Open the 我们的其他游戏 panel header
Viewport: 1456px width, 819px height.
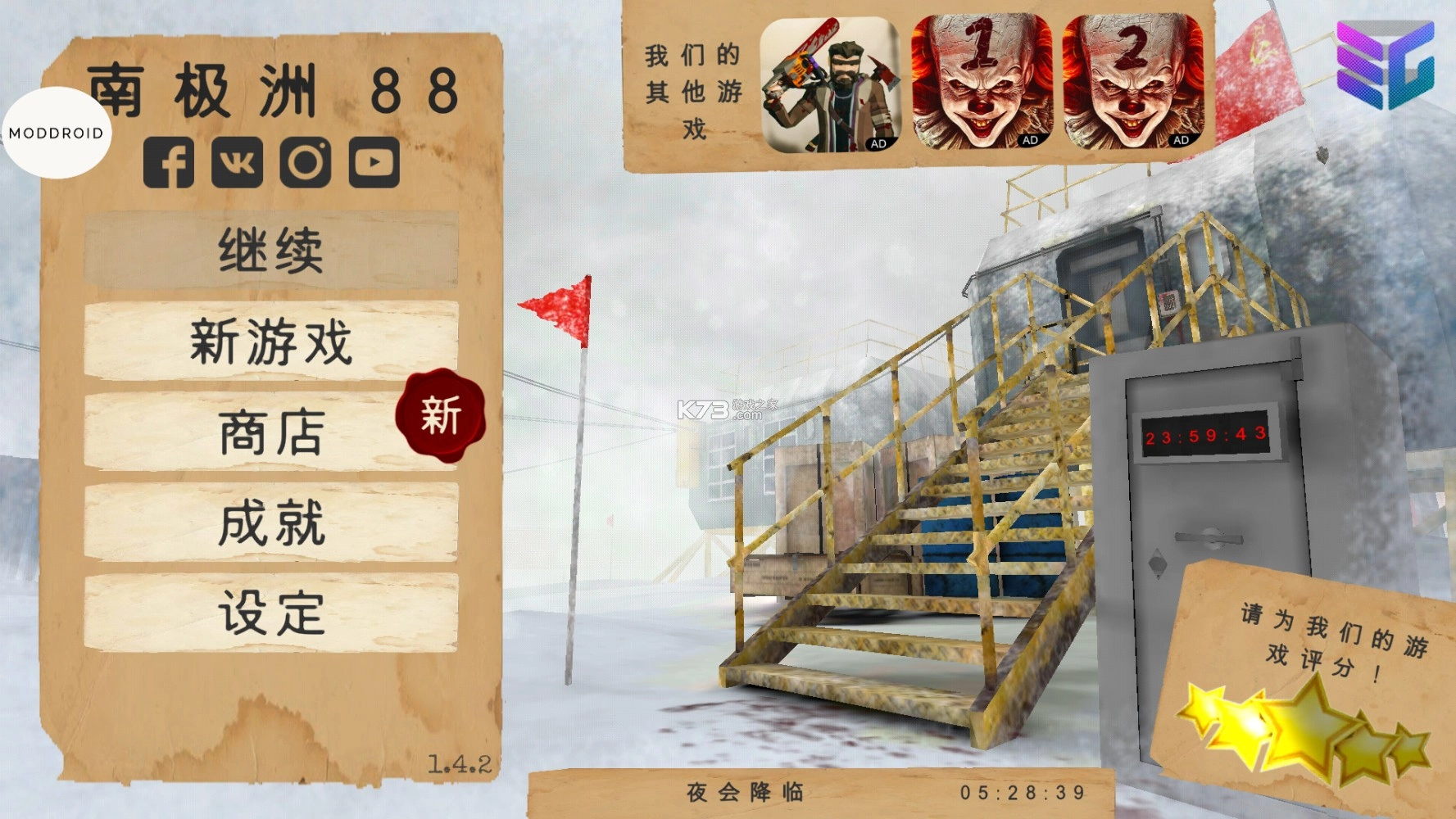coord(692,90)
